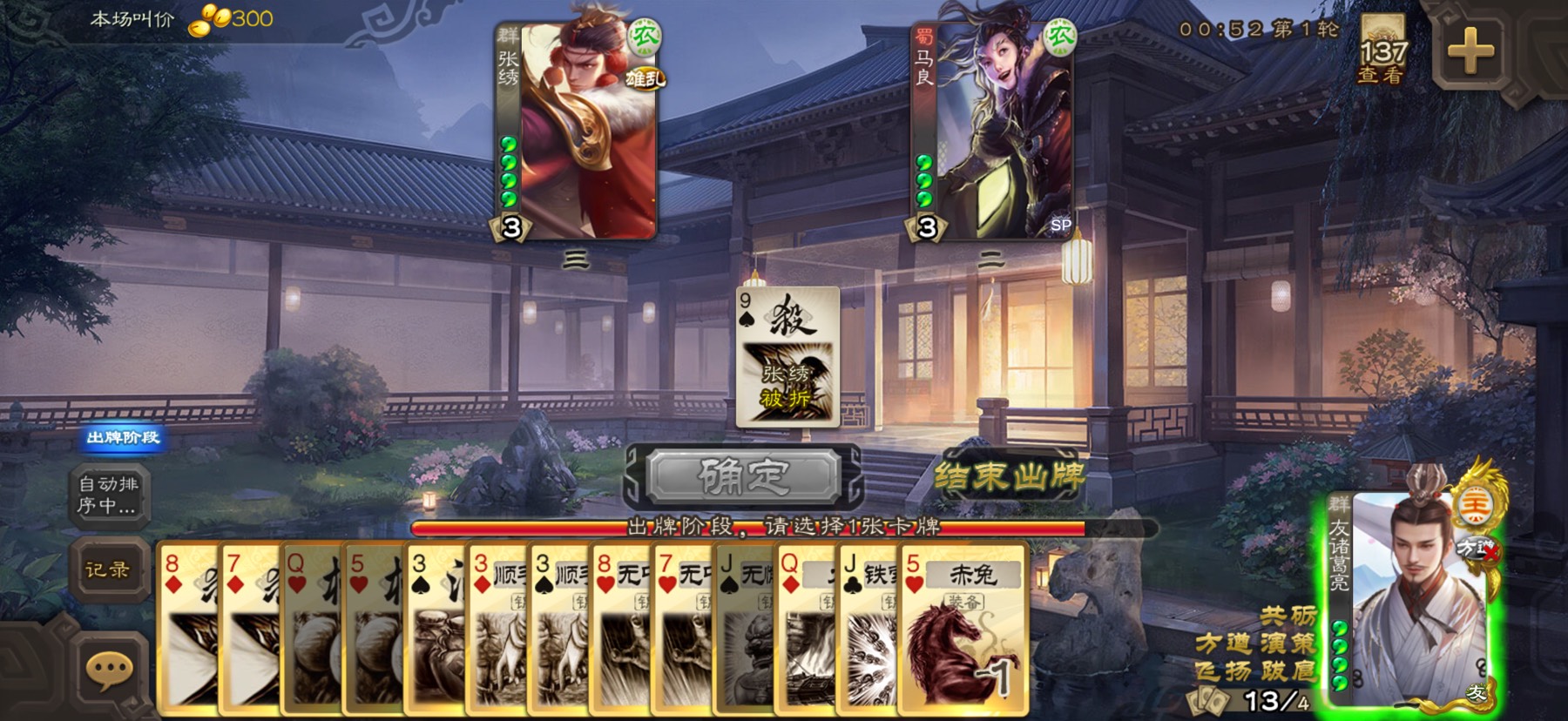Open the 记录 game log

click(108, 570)
